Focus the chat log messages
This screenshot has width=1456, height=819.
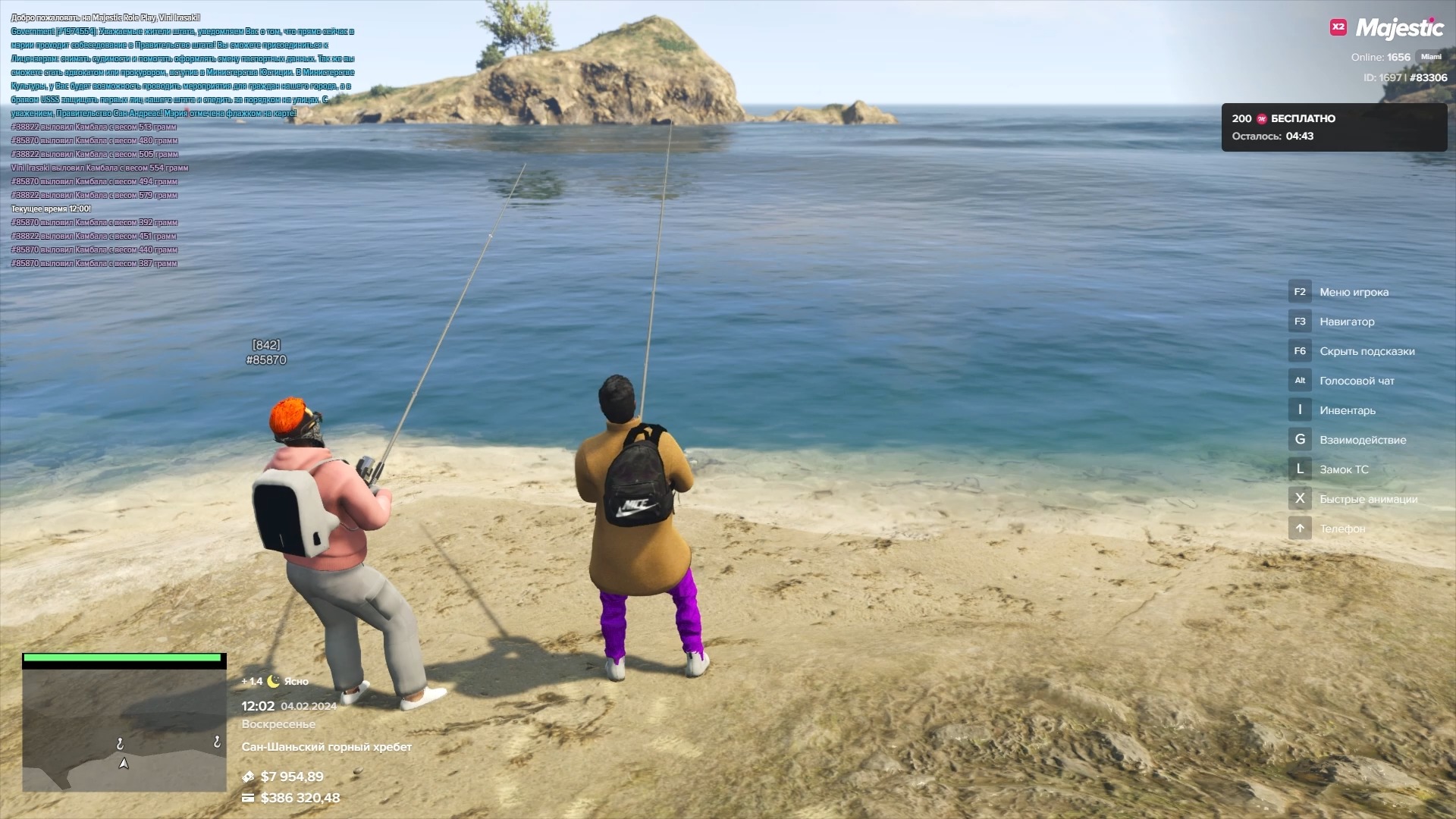[182, 140]
